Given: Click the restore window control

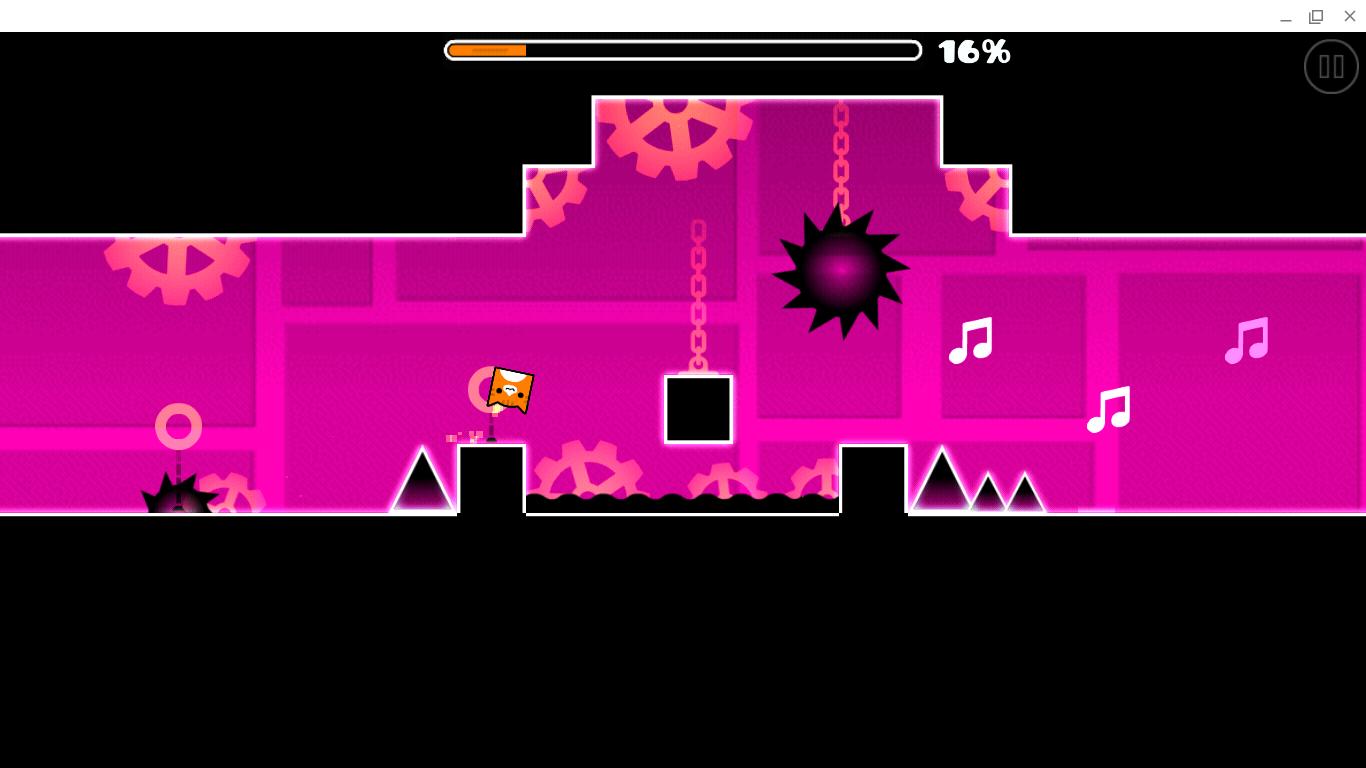Looking at the screenshot, I should click(1315, 16).
